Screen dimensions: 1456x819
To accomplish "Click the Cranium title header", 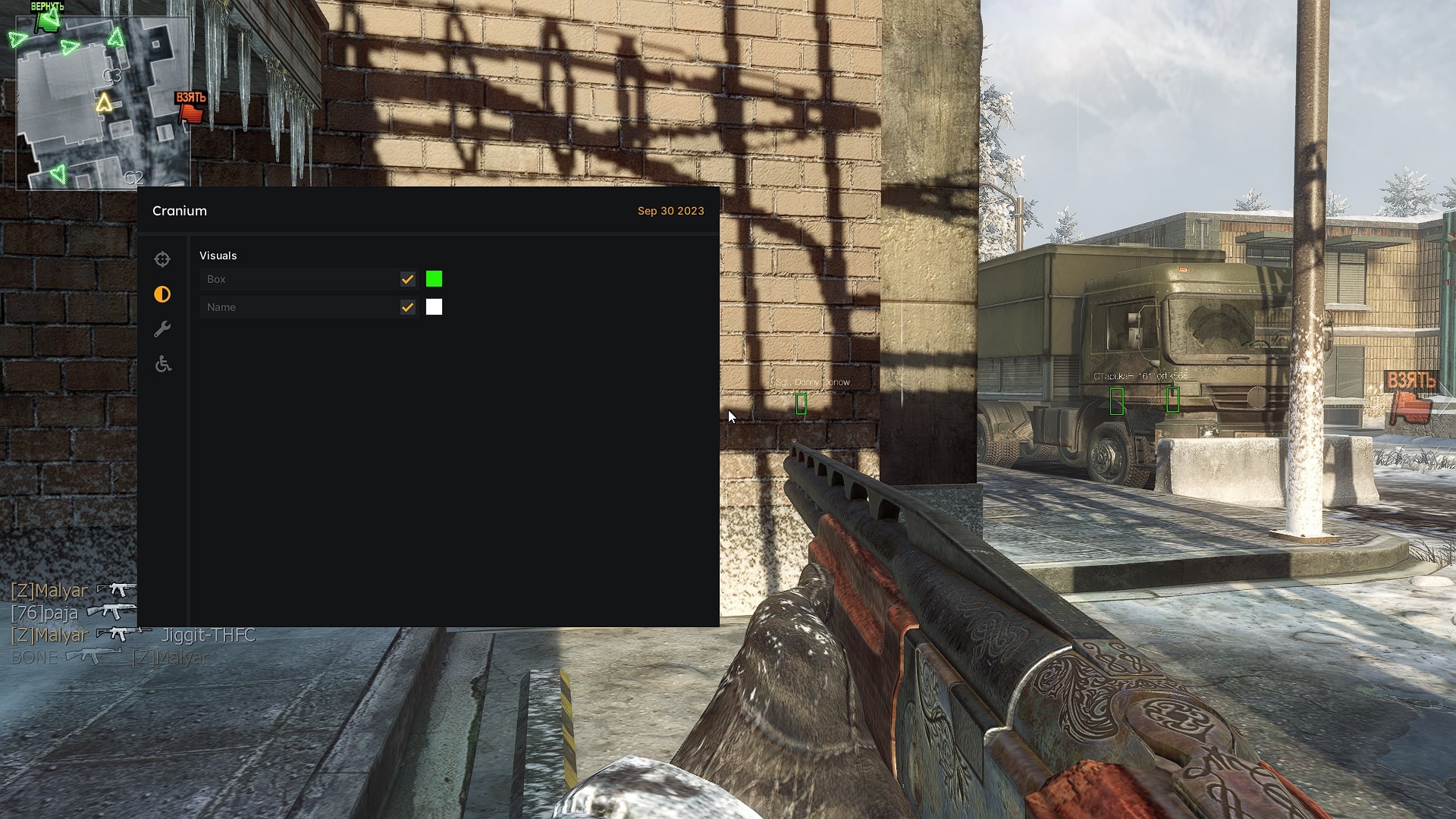I will [x=179, y=211].
